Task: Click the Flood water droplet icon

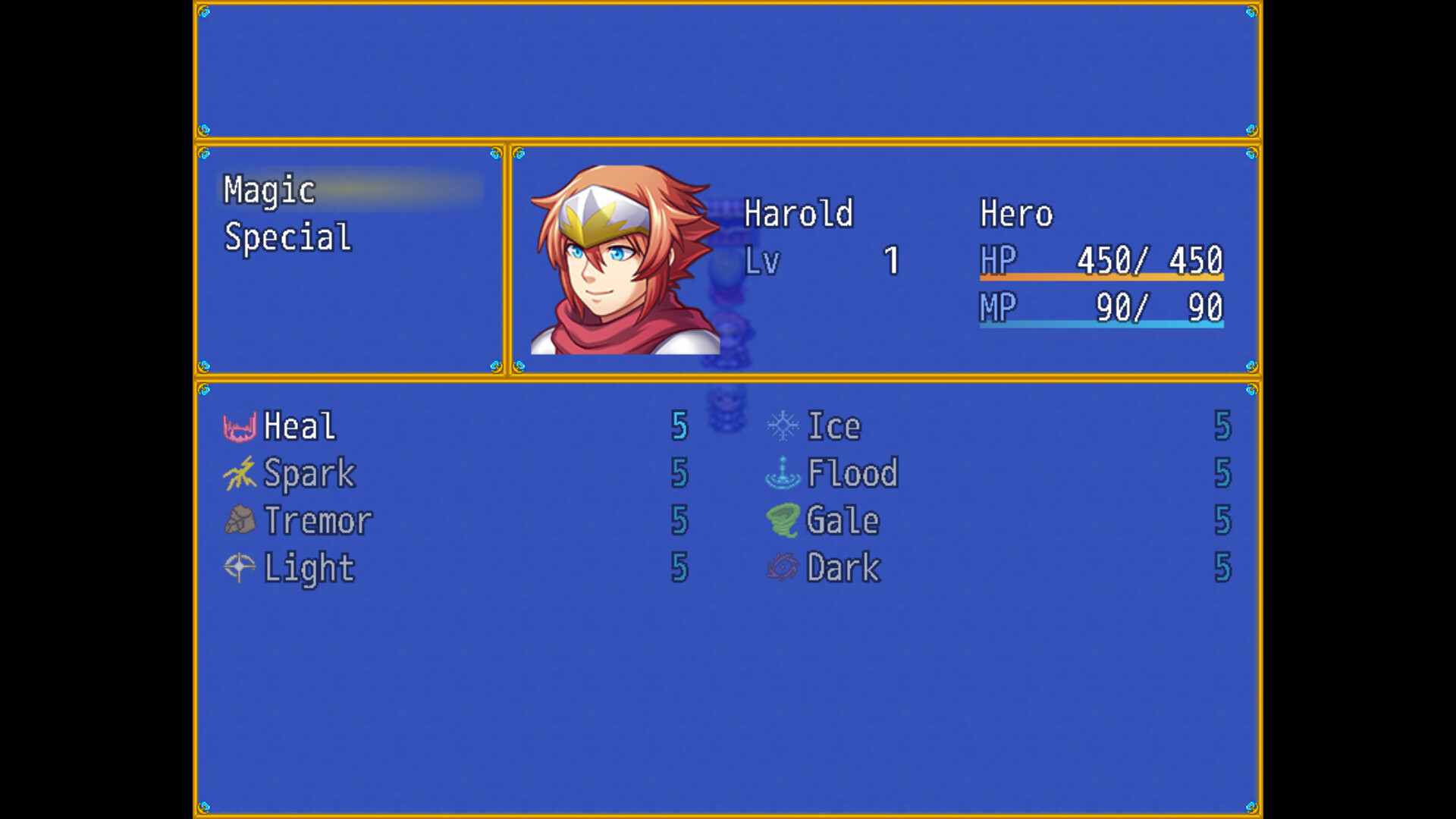Action: point(783,473)
